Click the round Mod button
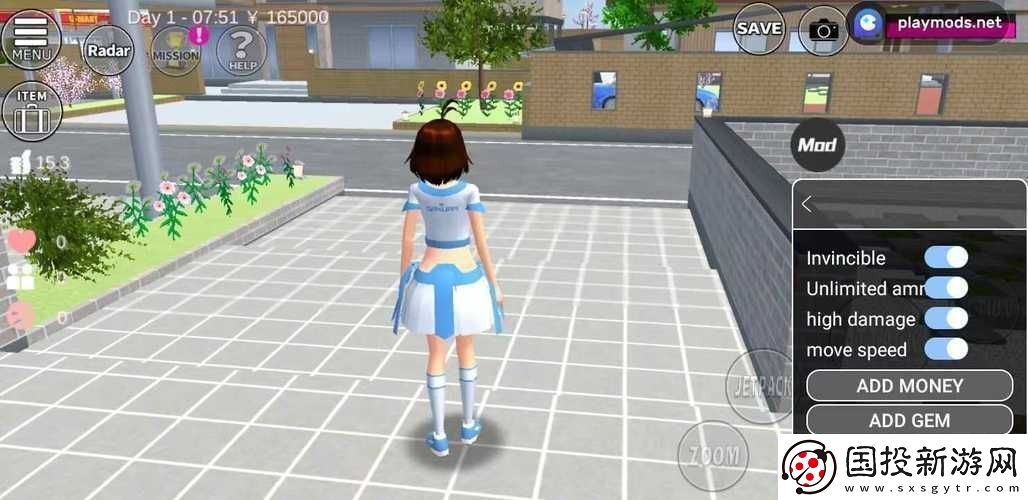Image resolution: width=1028 pixels, height=500 pixels. click(x=817, y=145)
